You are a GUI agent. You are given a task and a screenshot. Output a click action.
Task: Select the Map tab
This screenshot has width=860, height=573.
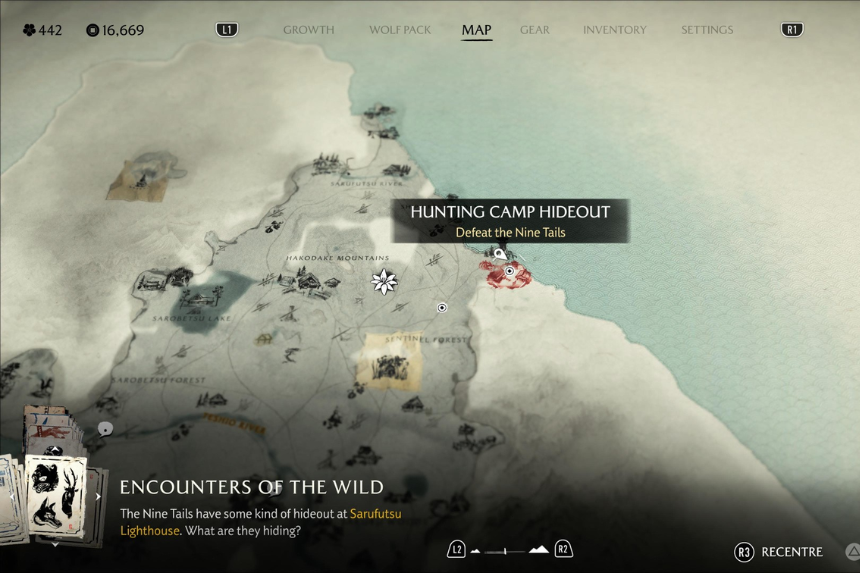click(x=476, y=30)
